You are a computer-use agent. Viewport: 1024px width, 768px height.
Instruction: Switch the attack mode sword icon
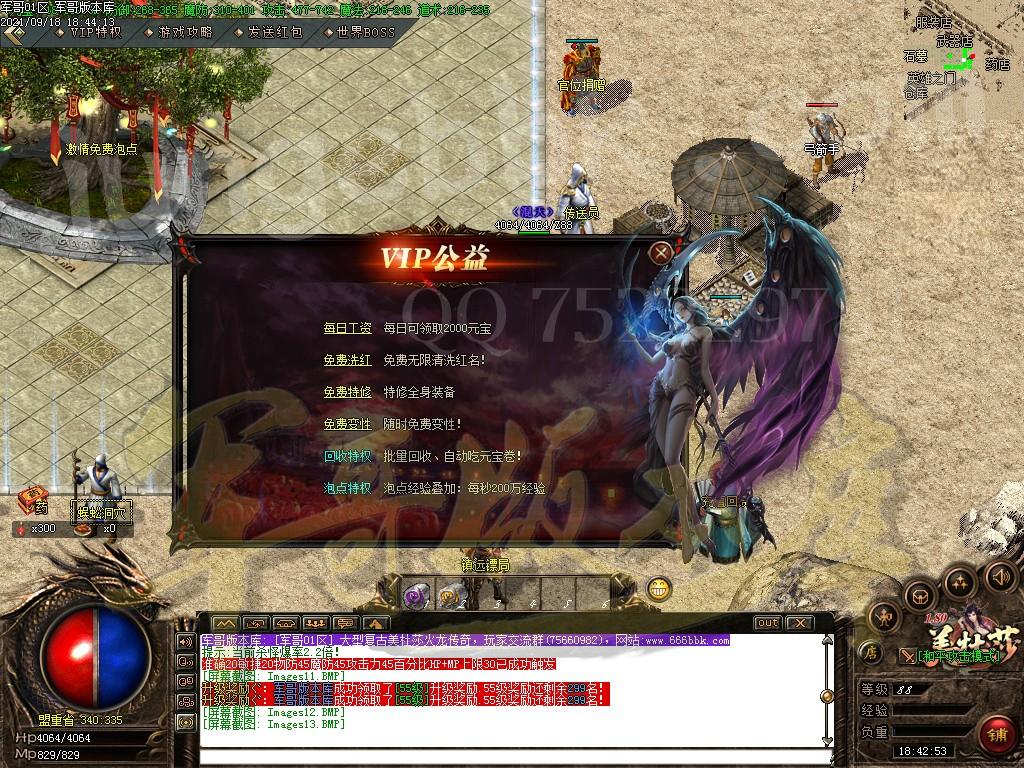click(x=907, y=656)
